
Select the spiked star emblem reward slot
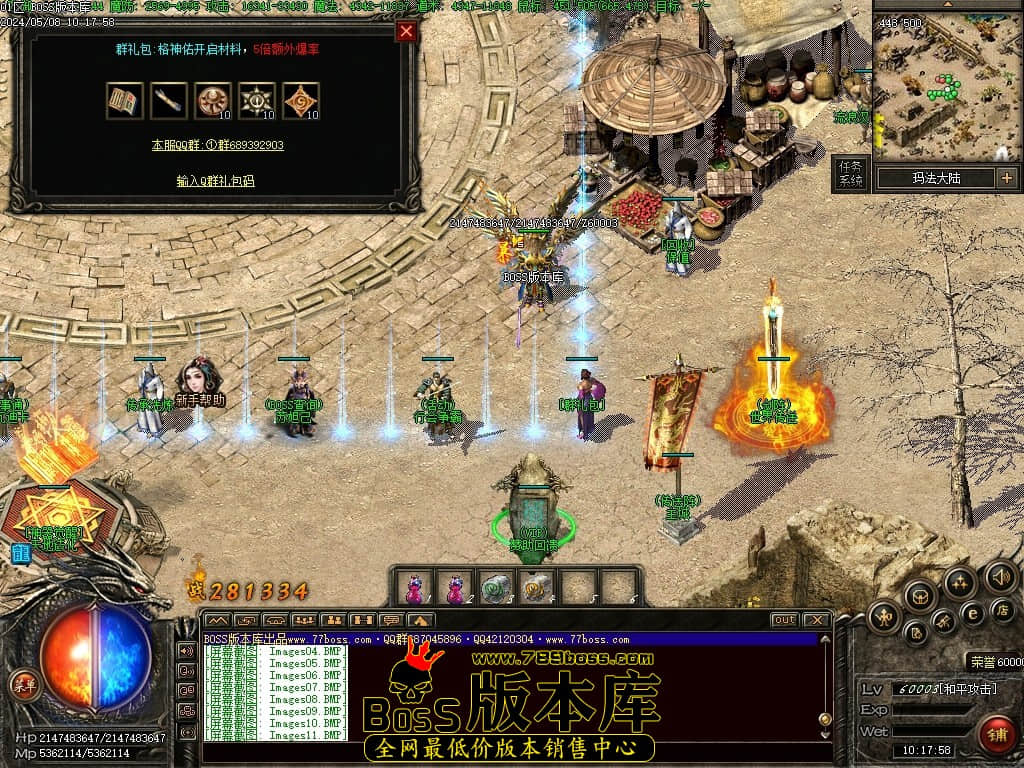coord(257,100)
